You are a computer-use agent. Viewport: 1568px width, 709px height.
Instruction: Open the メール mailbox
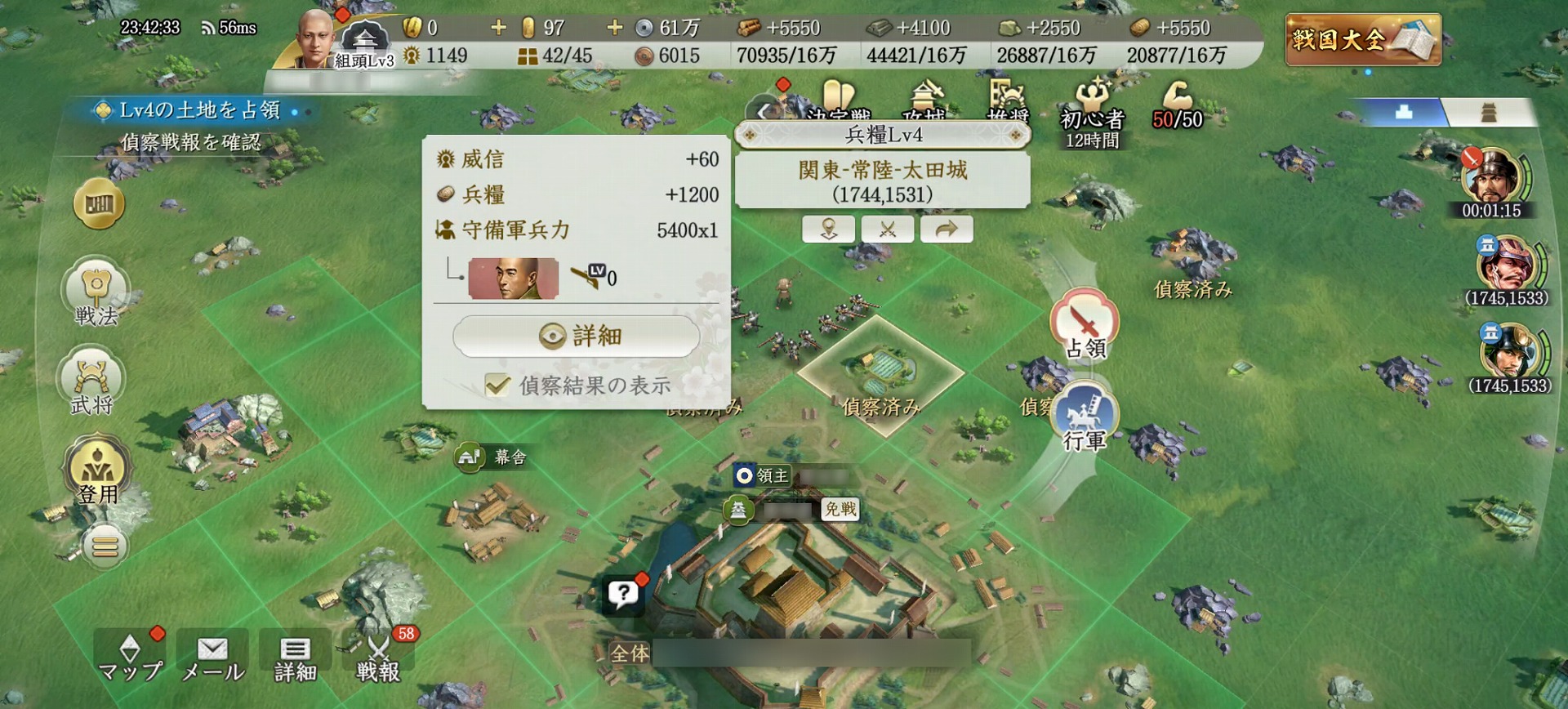(212, 658)
